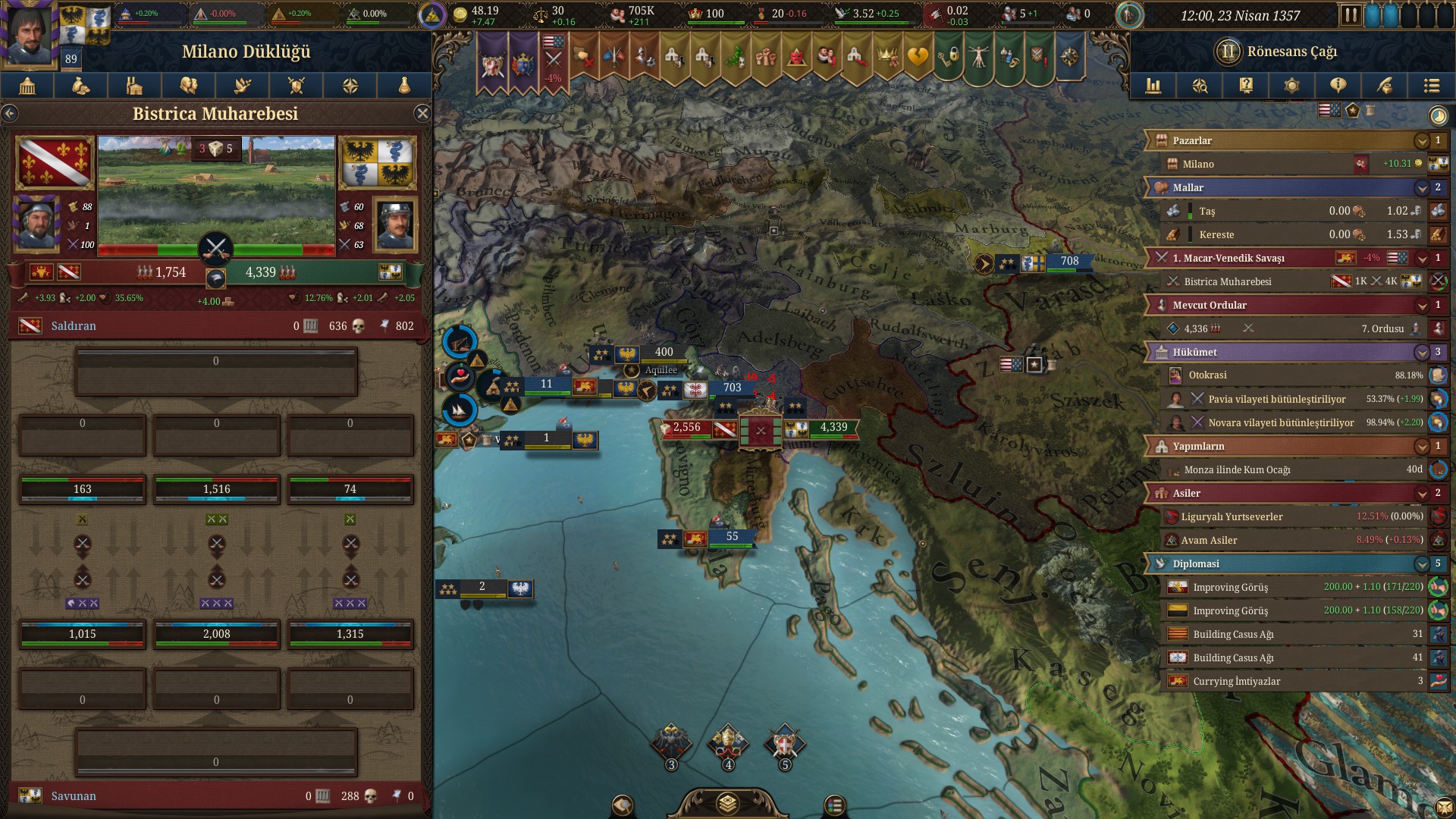The height and width of the screenshot is (819, 1456).
Task: Open the Currying İmtiyazlar diplomacy entry
Action: pos(1236,682)
